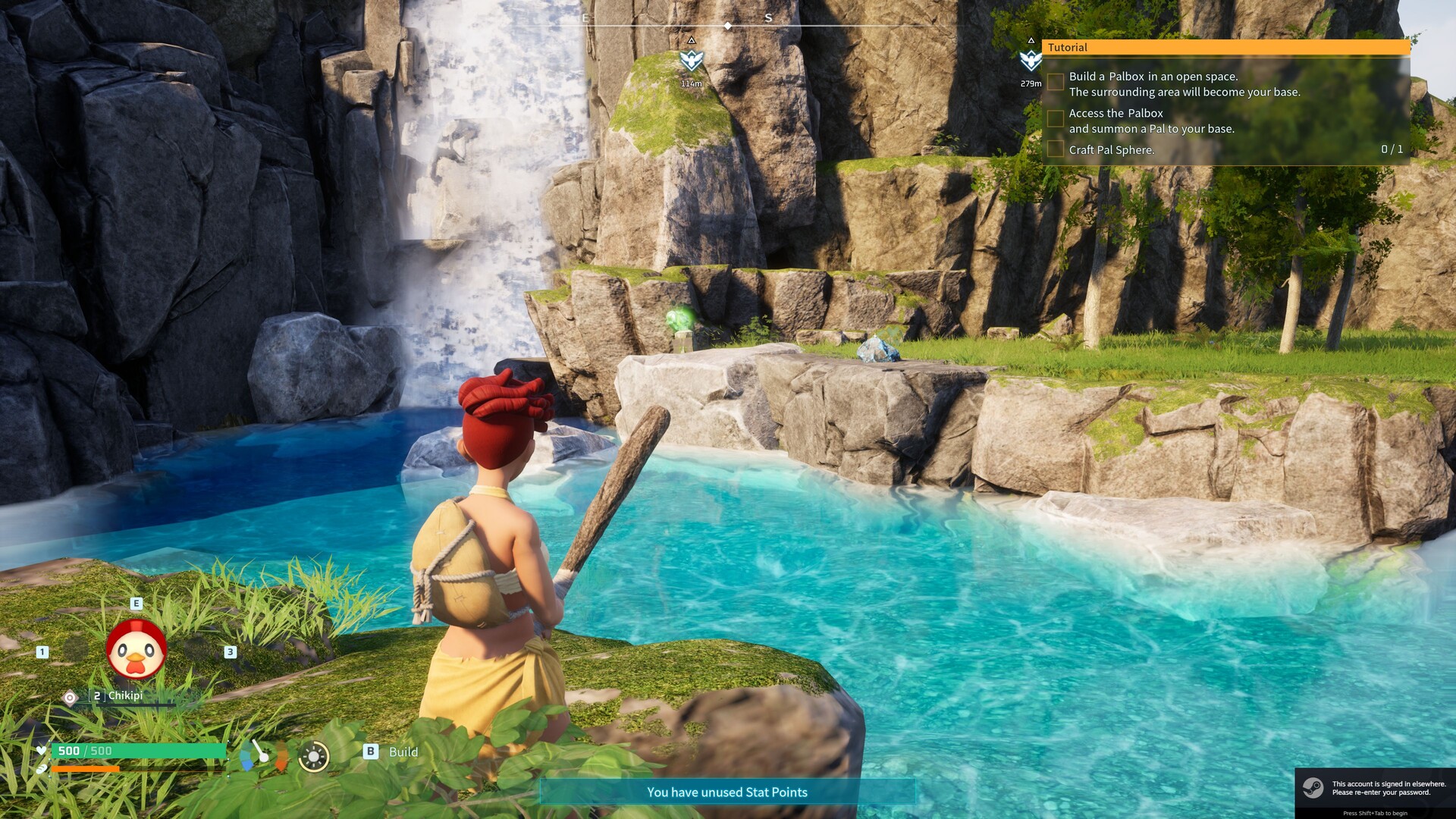Open the Tutorial objectives panel header
This screenshot has height=819, width=1456.
1225,47
